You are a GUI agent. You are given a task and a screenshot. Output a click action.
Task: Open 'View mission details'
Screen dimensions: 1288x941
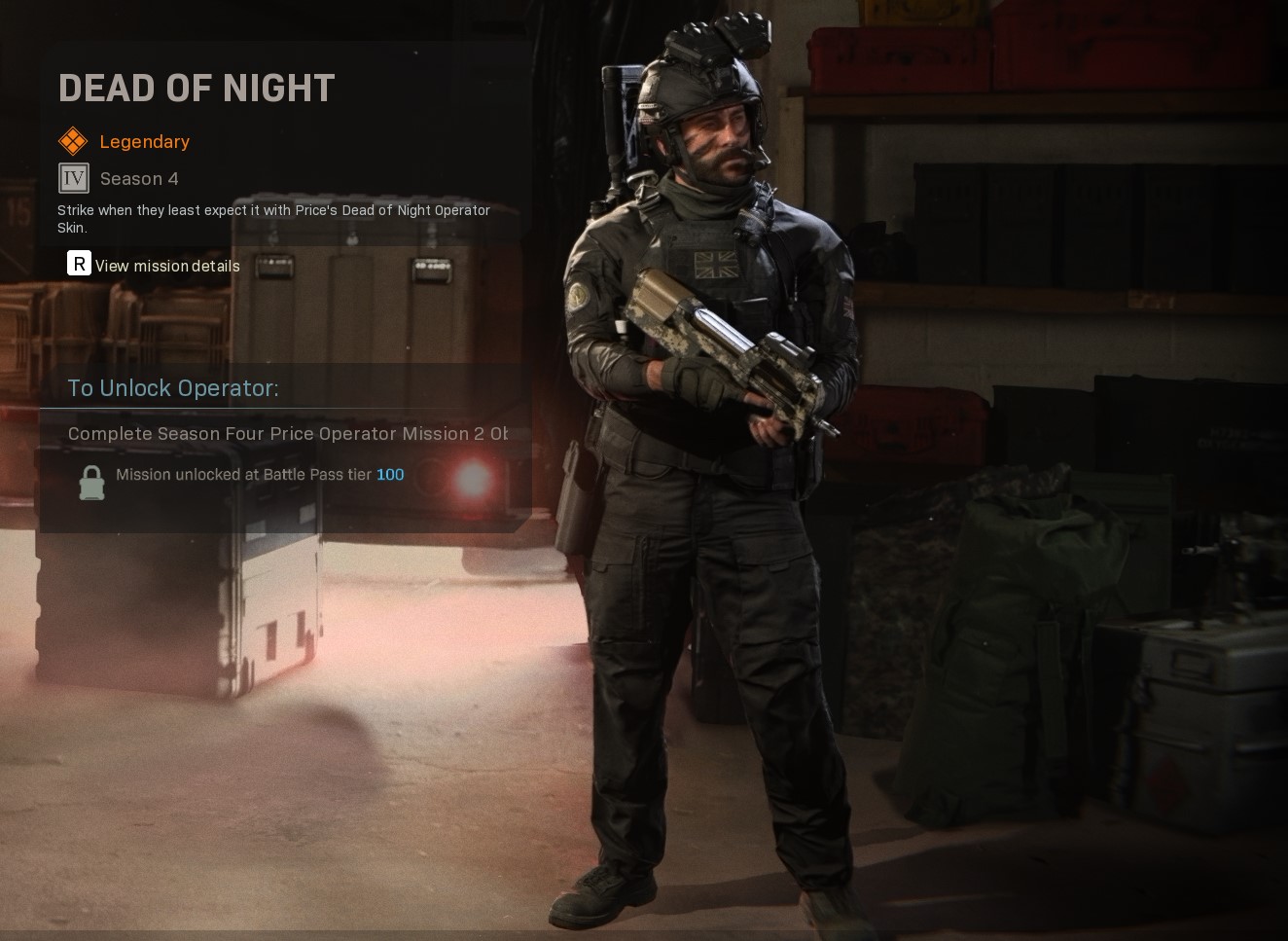tap(166, 266)
